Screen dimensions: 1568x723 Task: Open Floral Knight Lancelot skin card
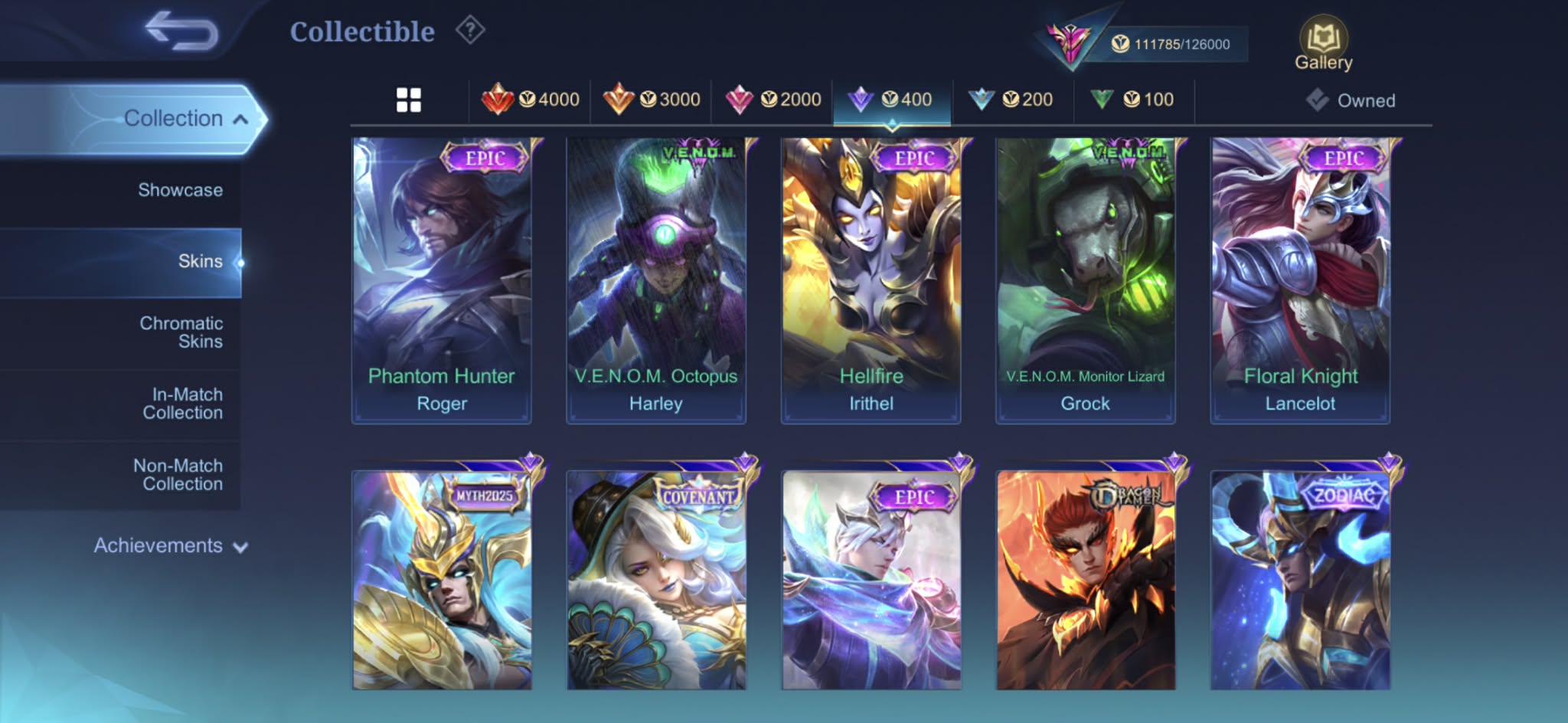1300,280
